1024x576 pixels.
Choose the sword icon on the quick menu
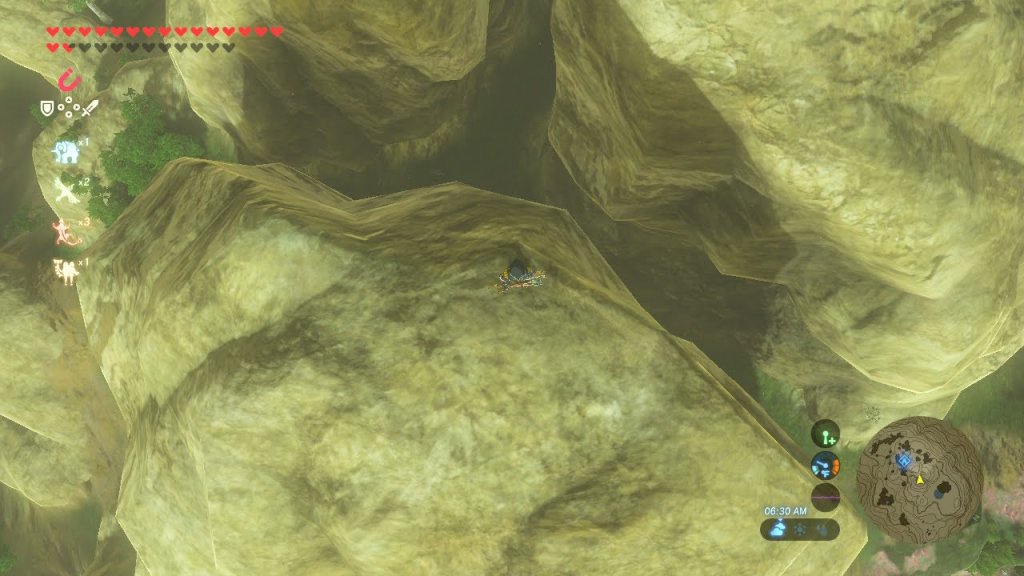point(90,108)
